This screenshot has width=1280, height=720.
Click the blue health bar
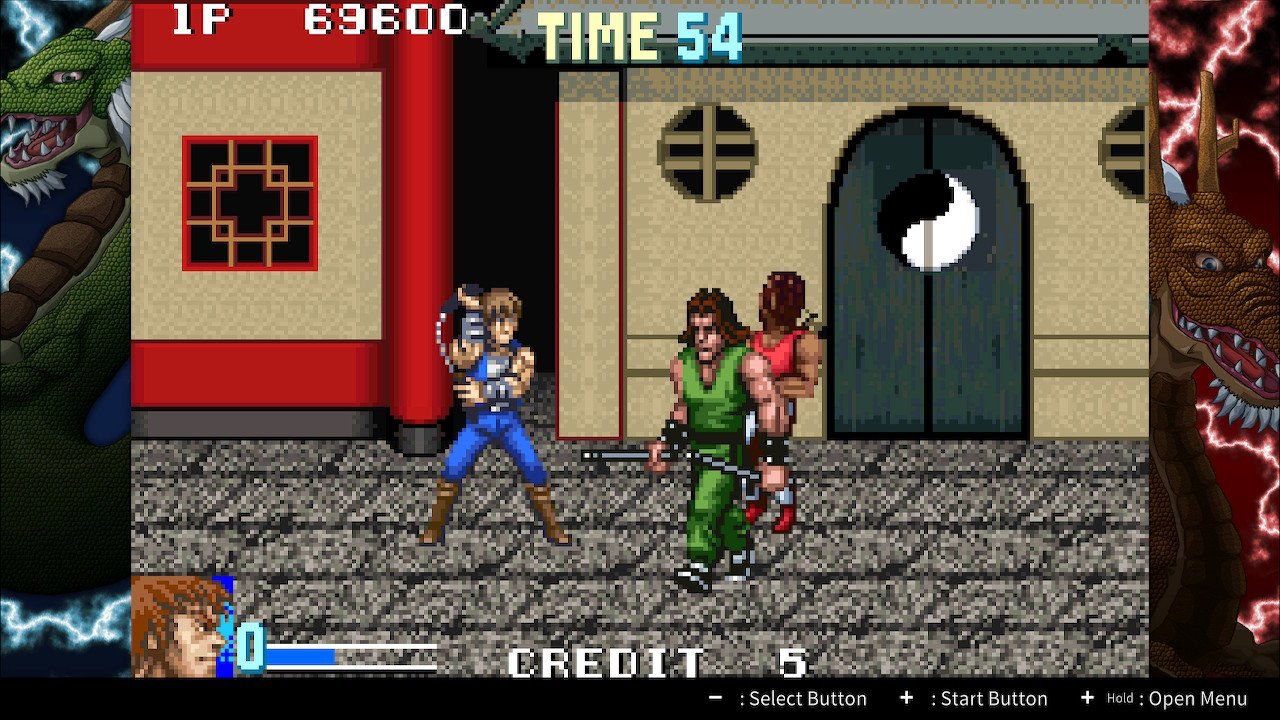click(x=300, y=657)
